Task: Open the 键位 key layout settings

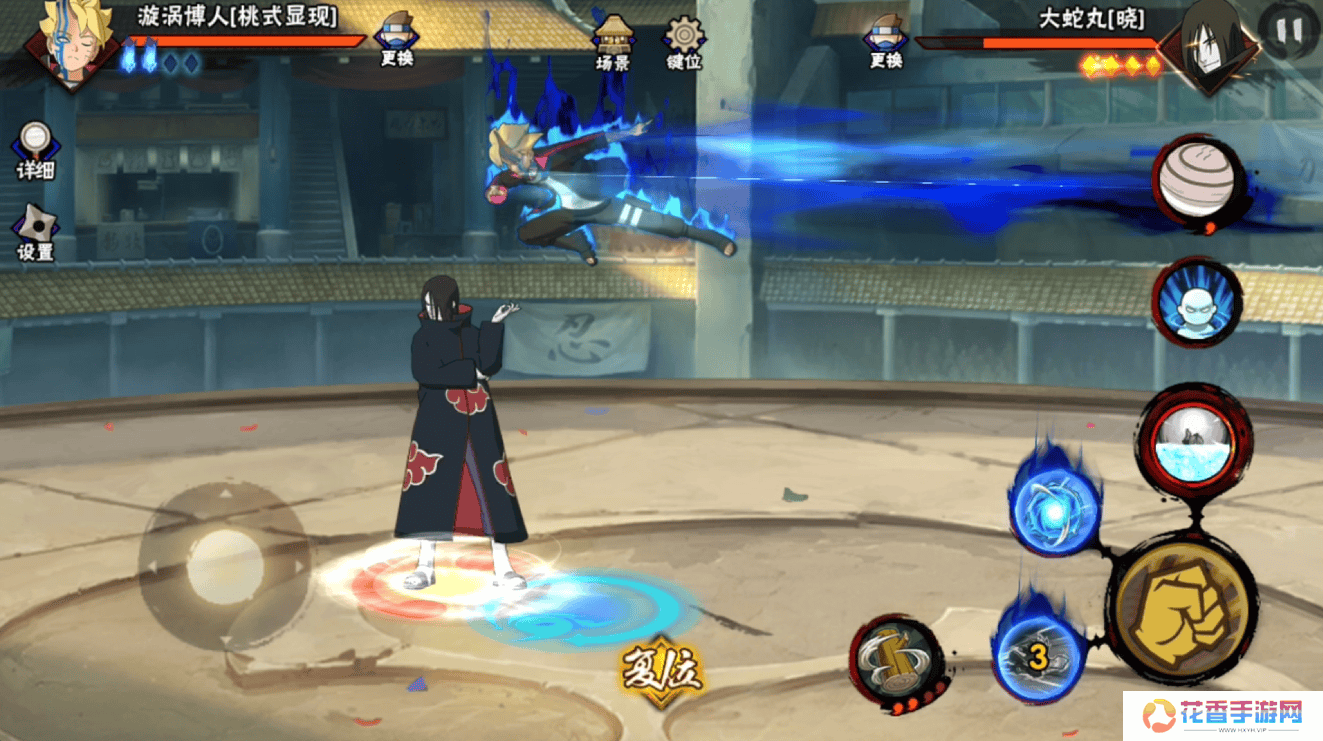Action: tap(684, 41)
